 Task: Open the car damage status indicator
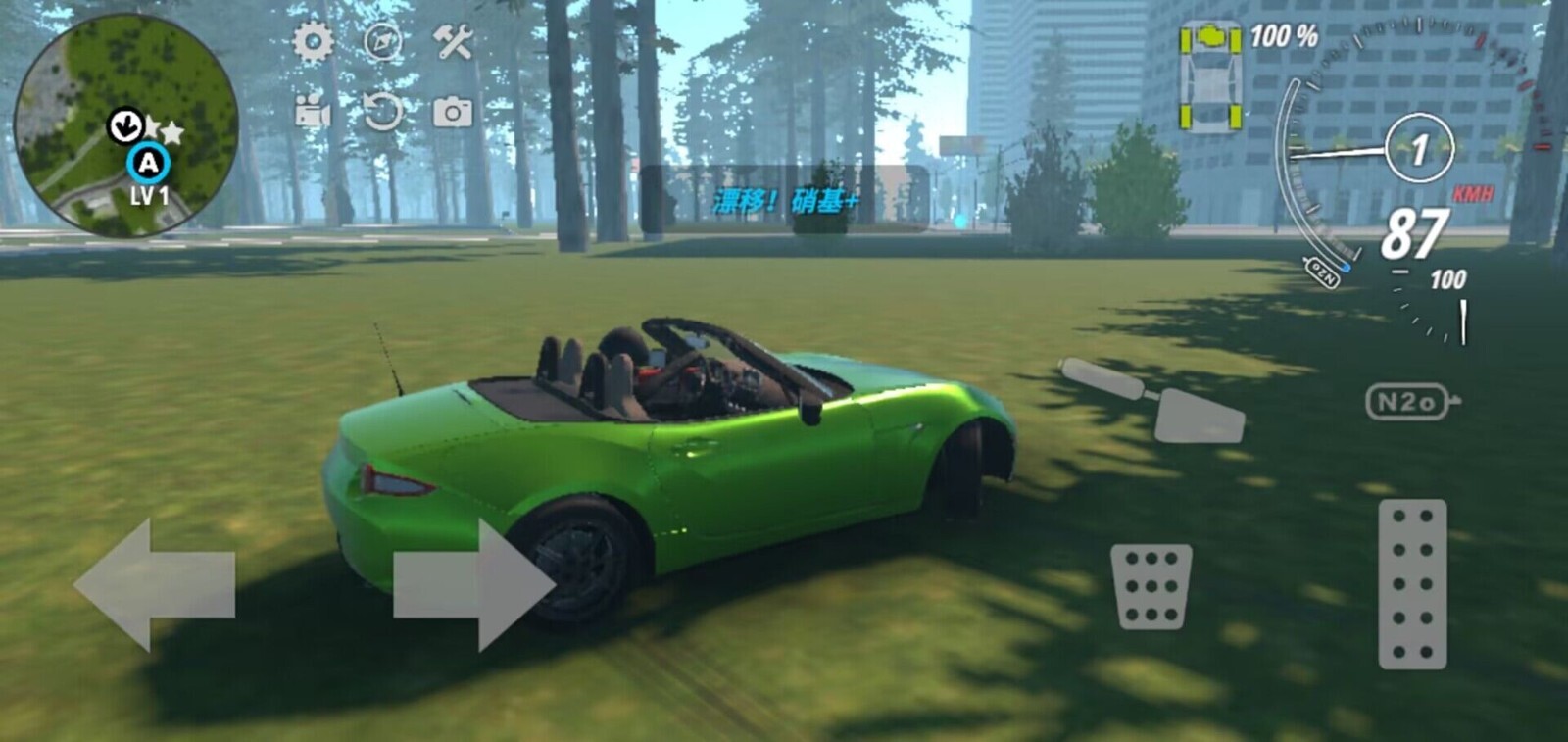point(1210,74)
